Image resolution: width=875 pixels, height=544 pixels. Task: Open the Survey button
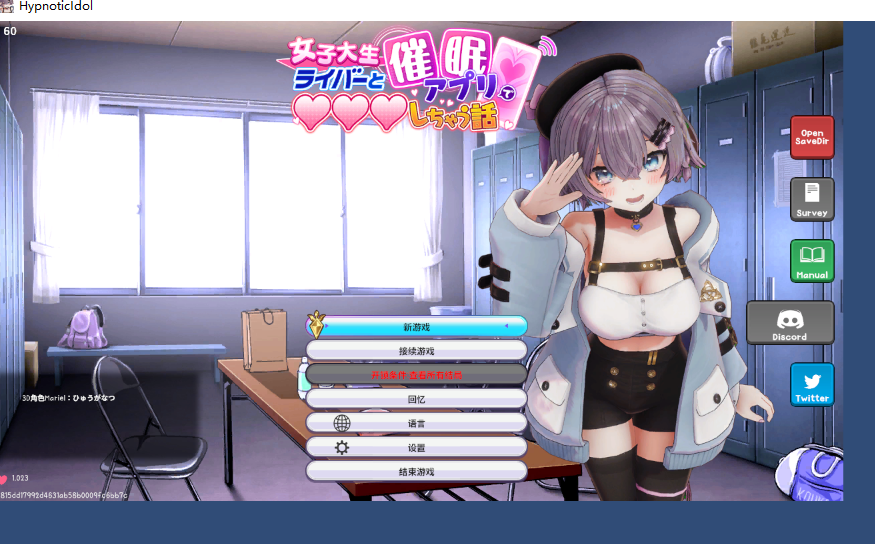(x=811, y=199)
